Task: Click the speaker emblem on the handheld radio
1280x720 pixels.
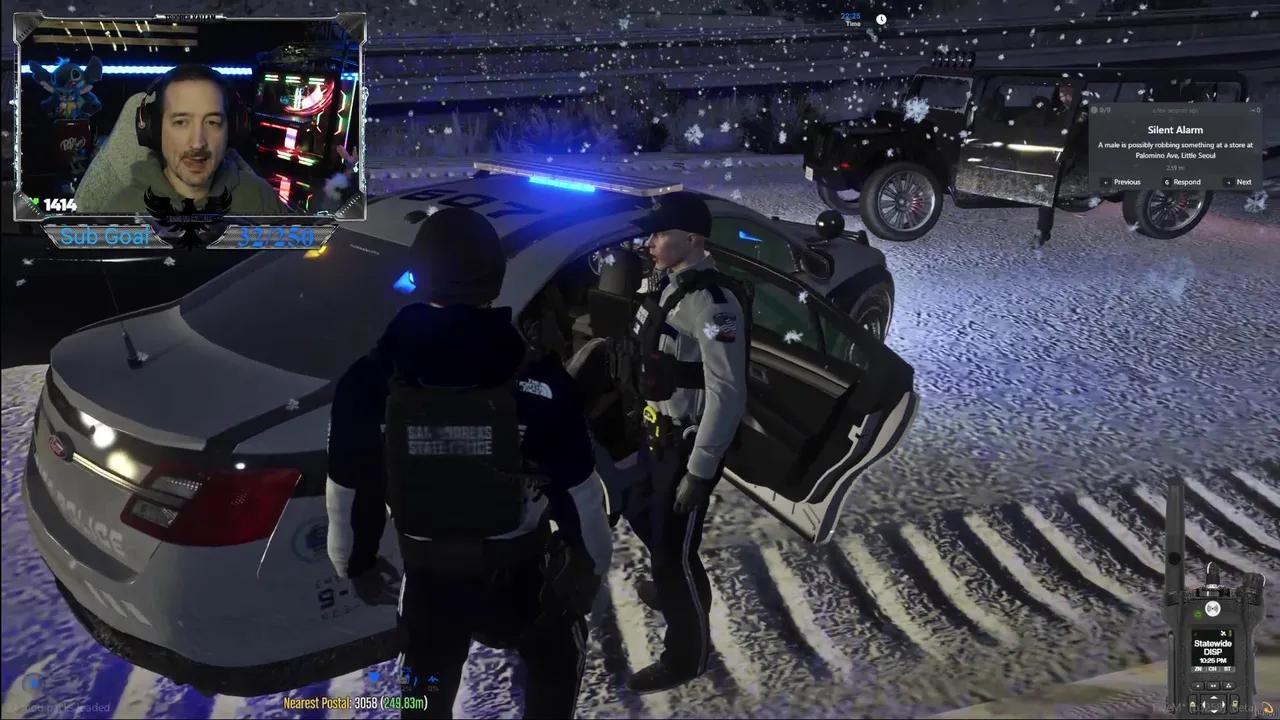Action: (x=1212, y=608)
